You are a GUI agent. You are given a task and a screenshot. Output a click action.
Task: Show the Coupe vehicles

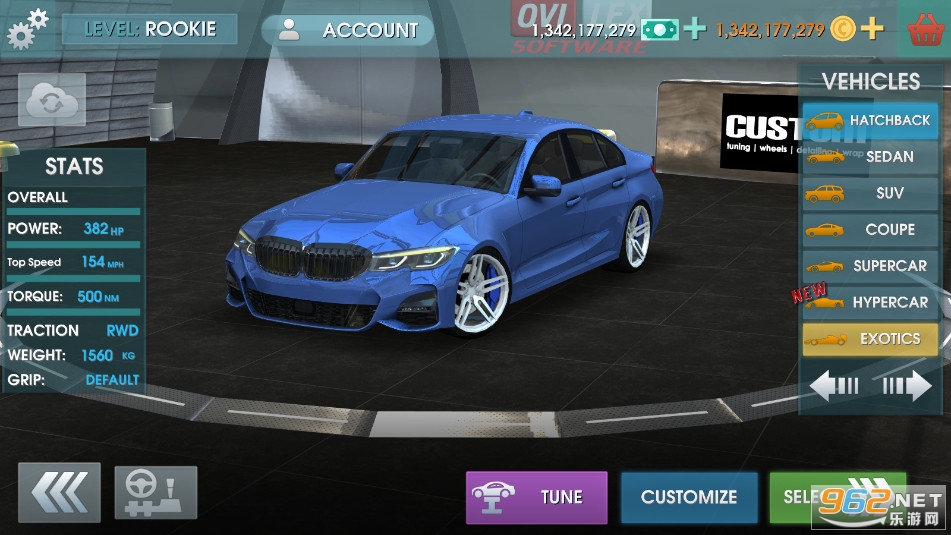pyautogui.click(x=869, y=229)
